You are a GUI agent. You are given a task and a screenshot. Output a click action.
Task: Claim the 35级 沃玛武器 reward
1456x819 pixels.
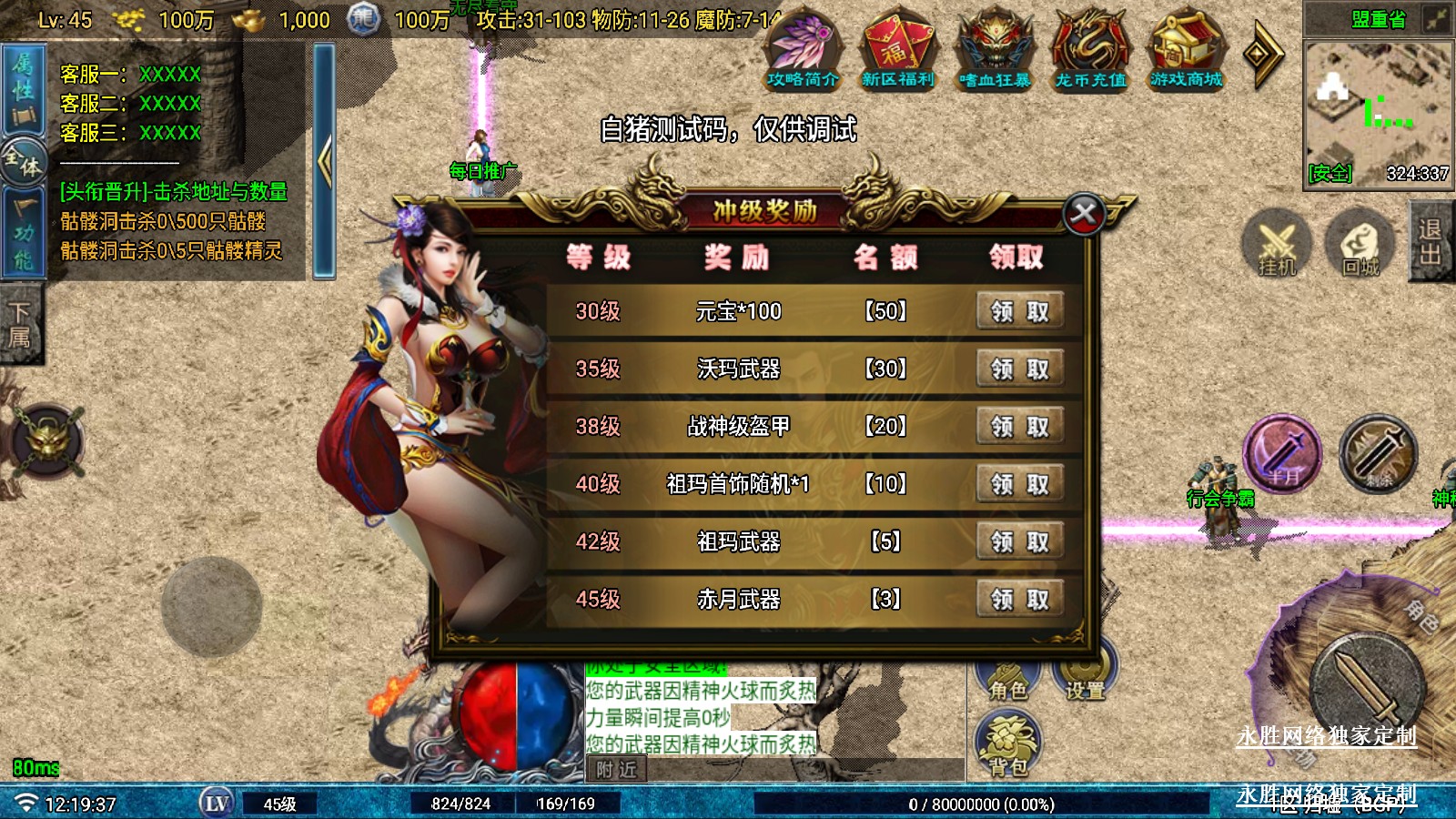[x=1020, y=369]
